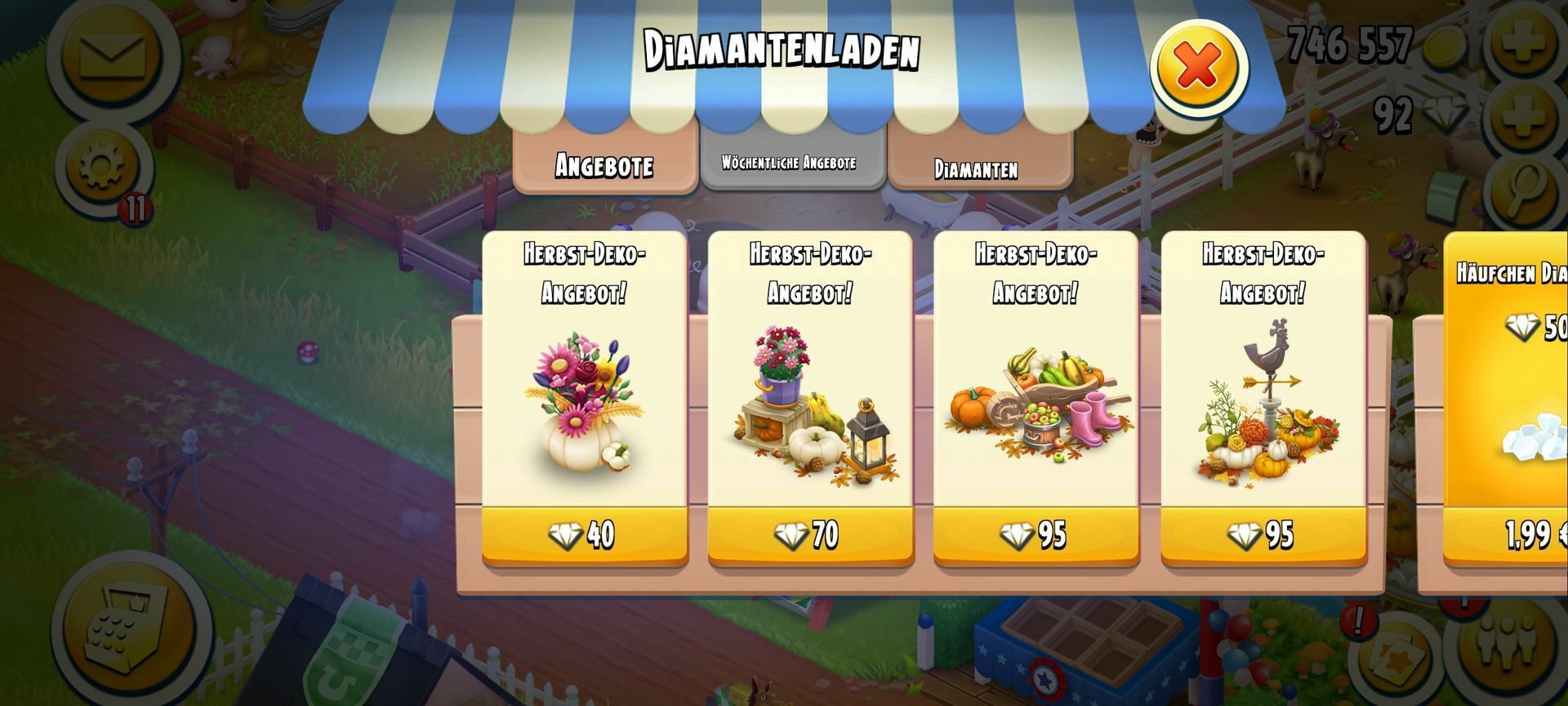Close the Diamantenladen shop window
This screenshot has height=706, width=1568.
[x=1198, y=67]
